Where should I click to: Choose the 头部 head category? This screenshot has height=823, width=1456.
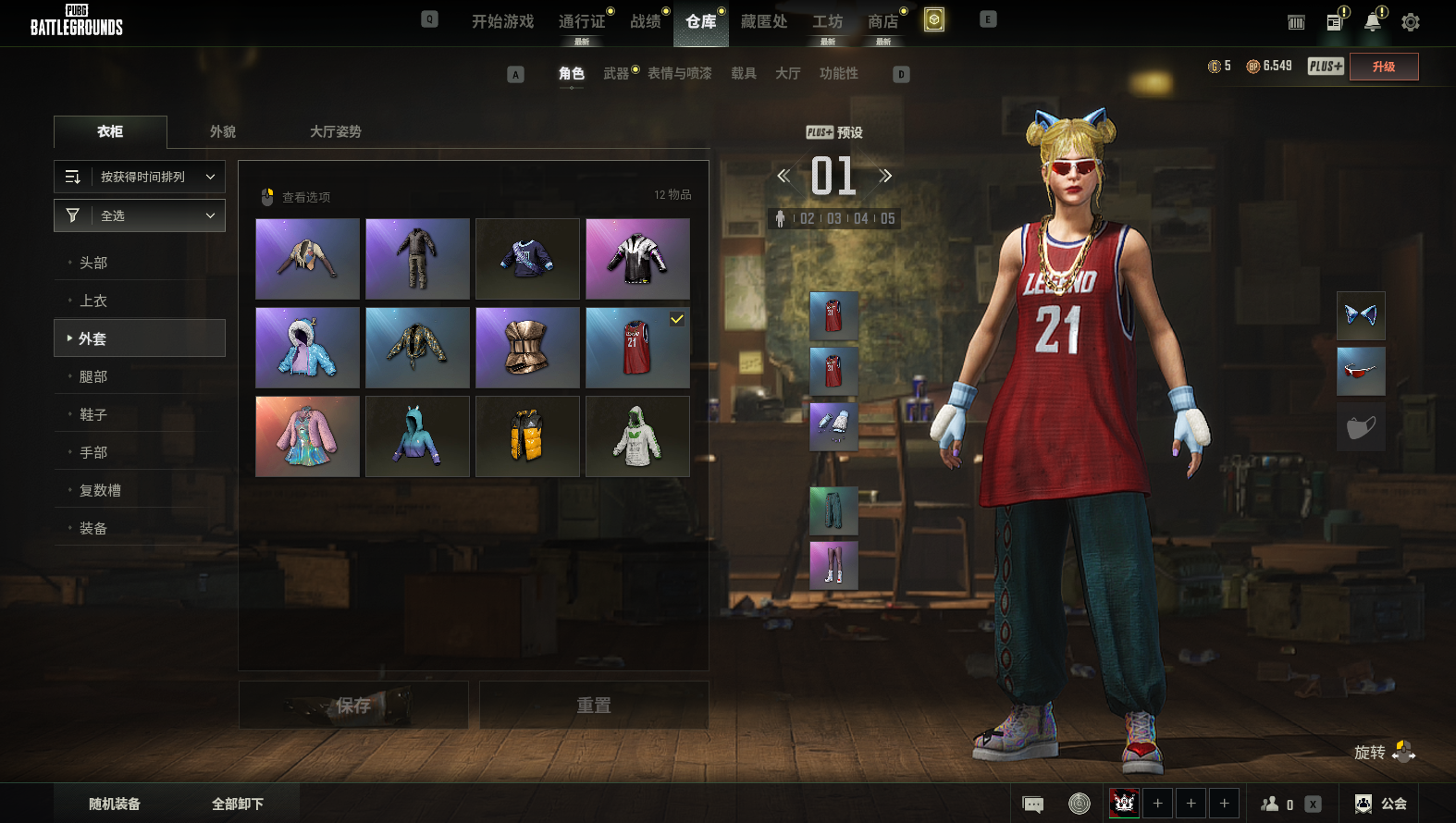pyautogui.click(x=93, y=263)
